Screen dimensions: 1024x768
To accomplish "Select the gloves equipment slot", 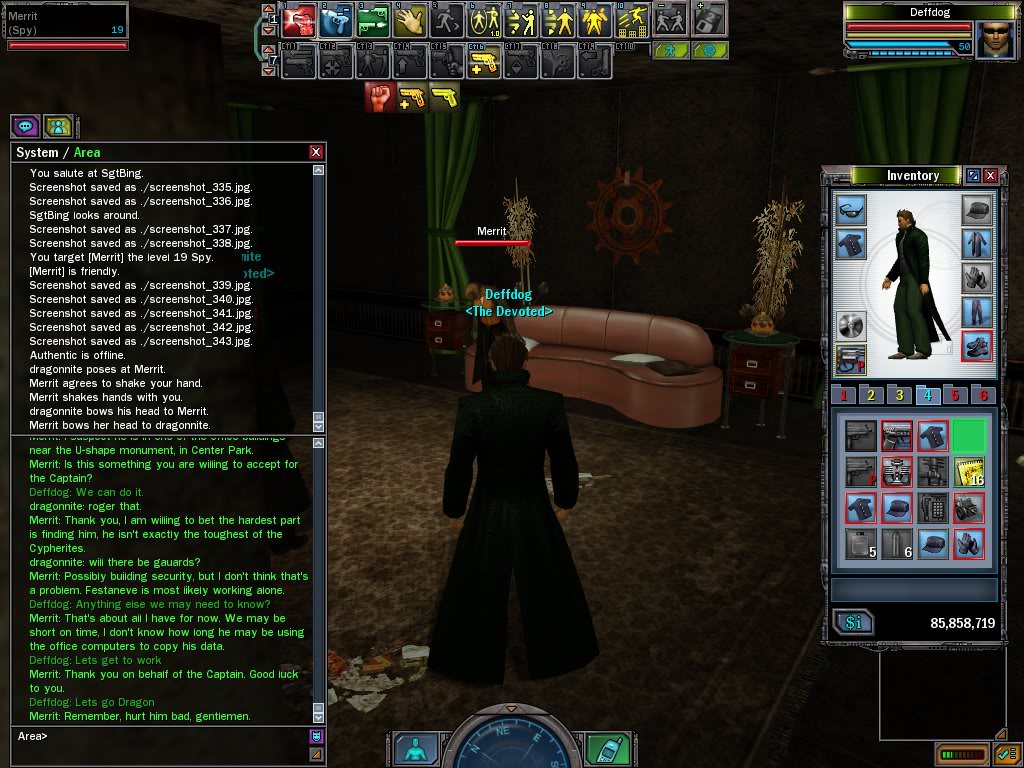I will pyautogui.click(x=976, y=278).
